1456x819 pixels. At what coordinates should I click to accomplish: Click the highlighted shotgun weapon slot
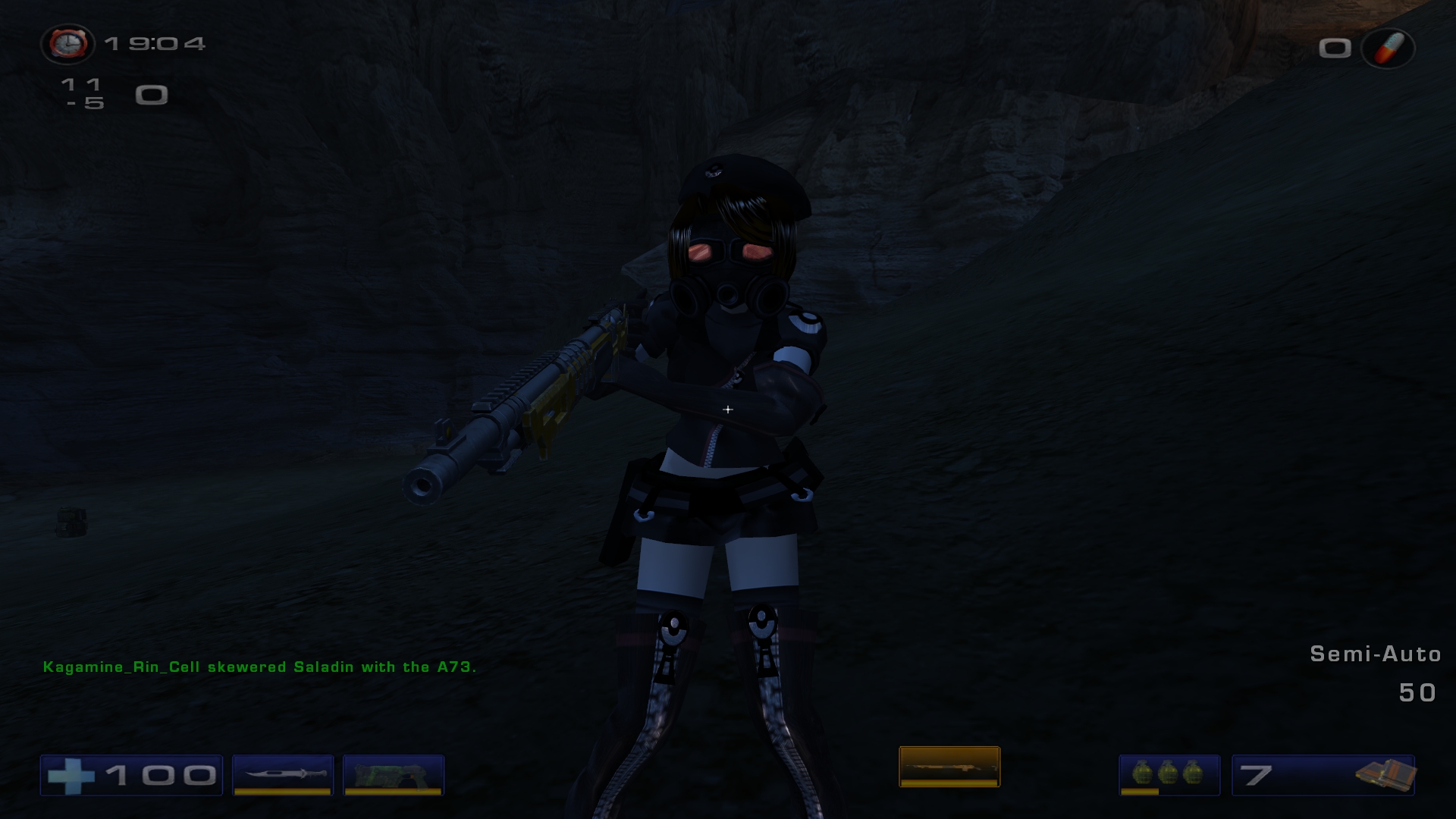click(949, 767)
